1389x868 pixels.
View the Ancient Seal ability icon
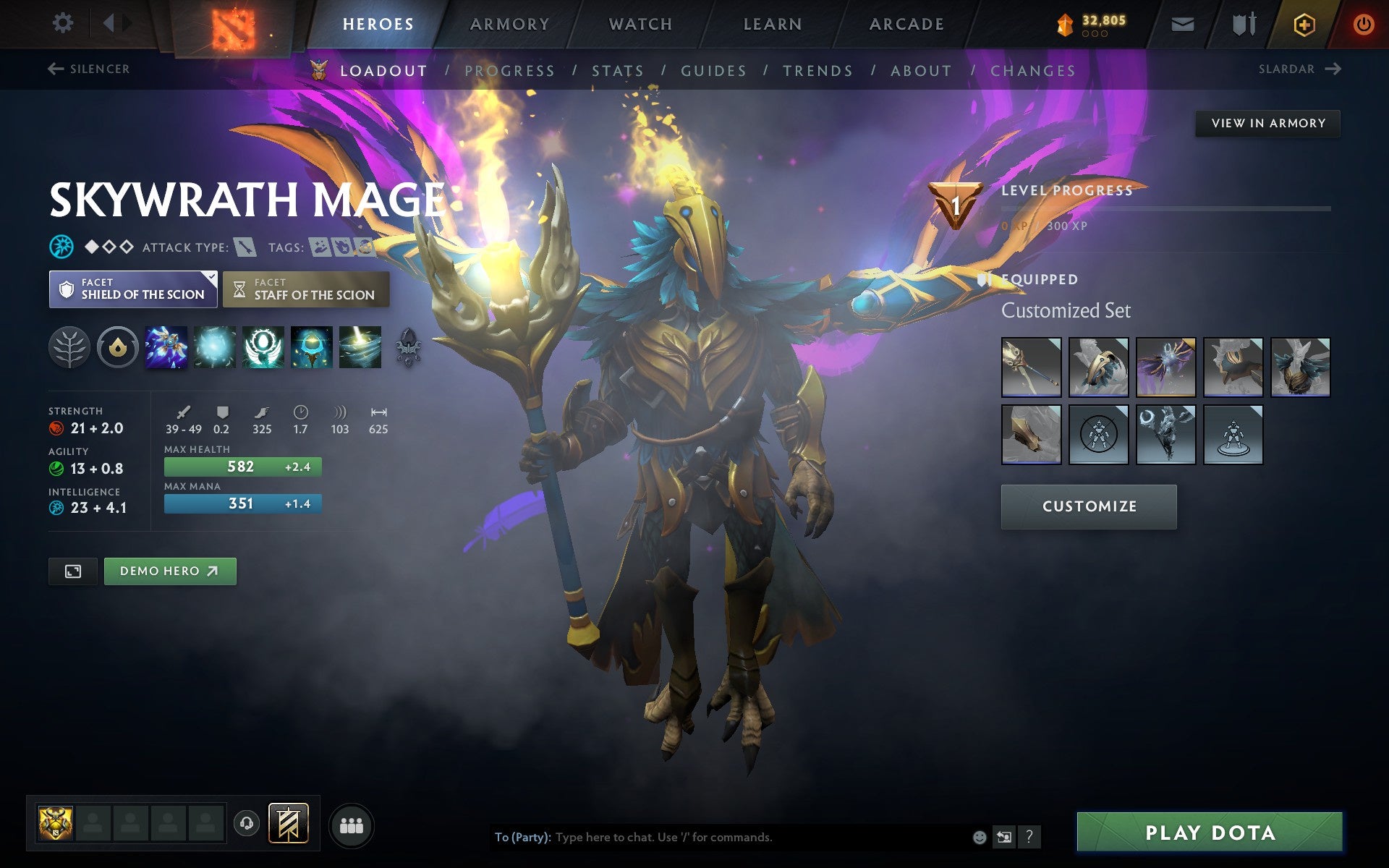(x=311, y=347)
